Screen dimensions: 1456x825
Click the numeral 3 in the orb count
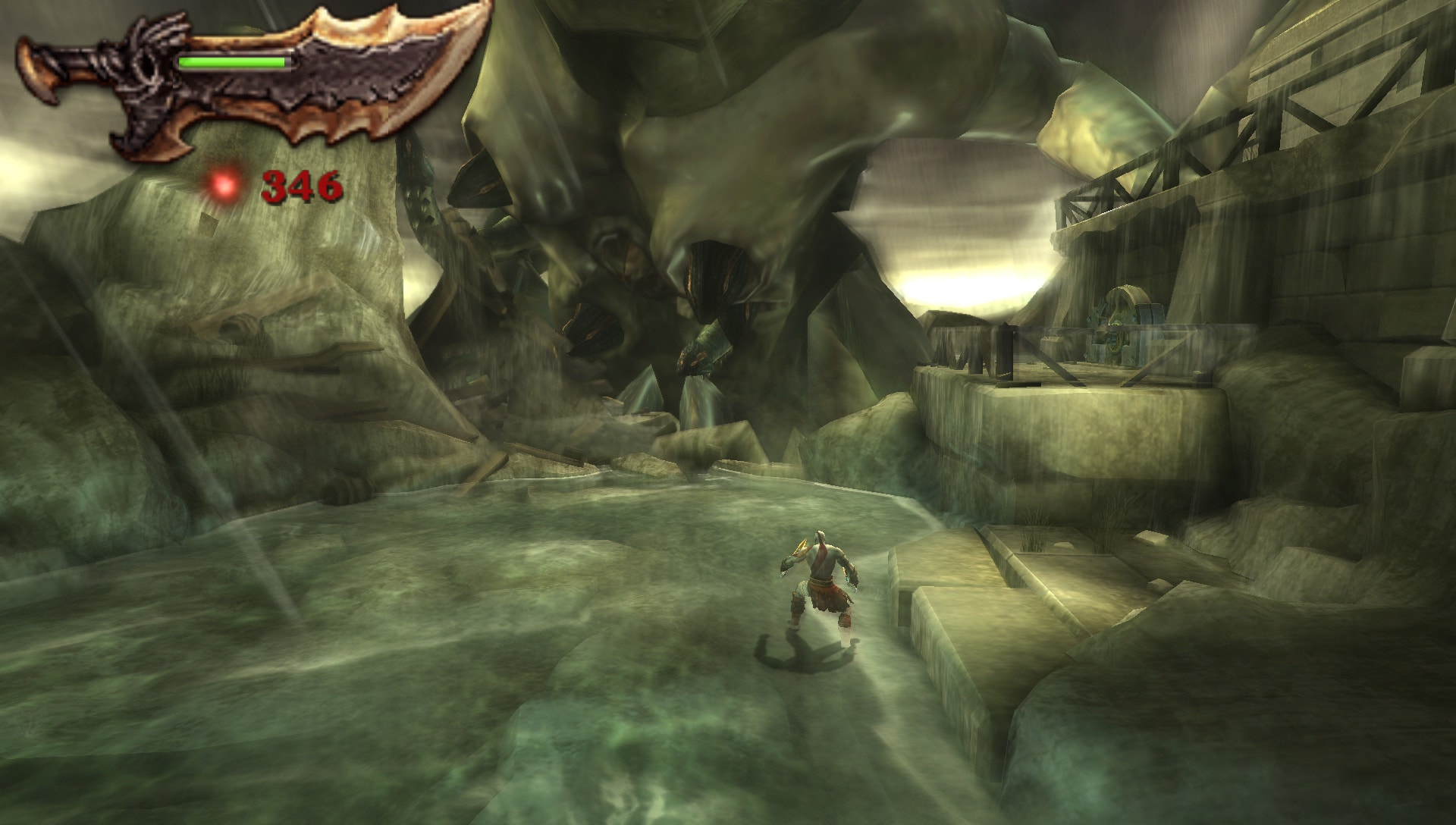275,186
